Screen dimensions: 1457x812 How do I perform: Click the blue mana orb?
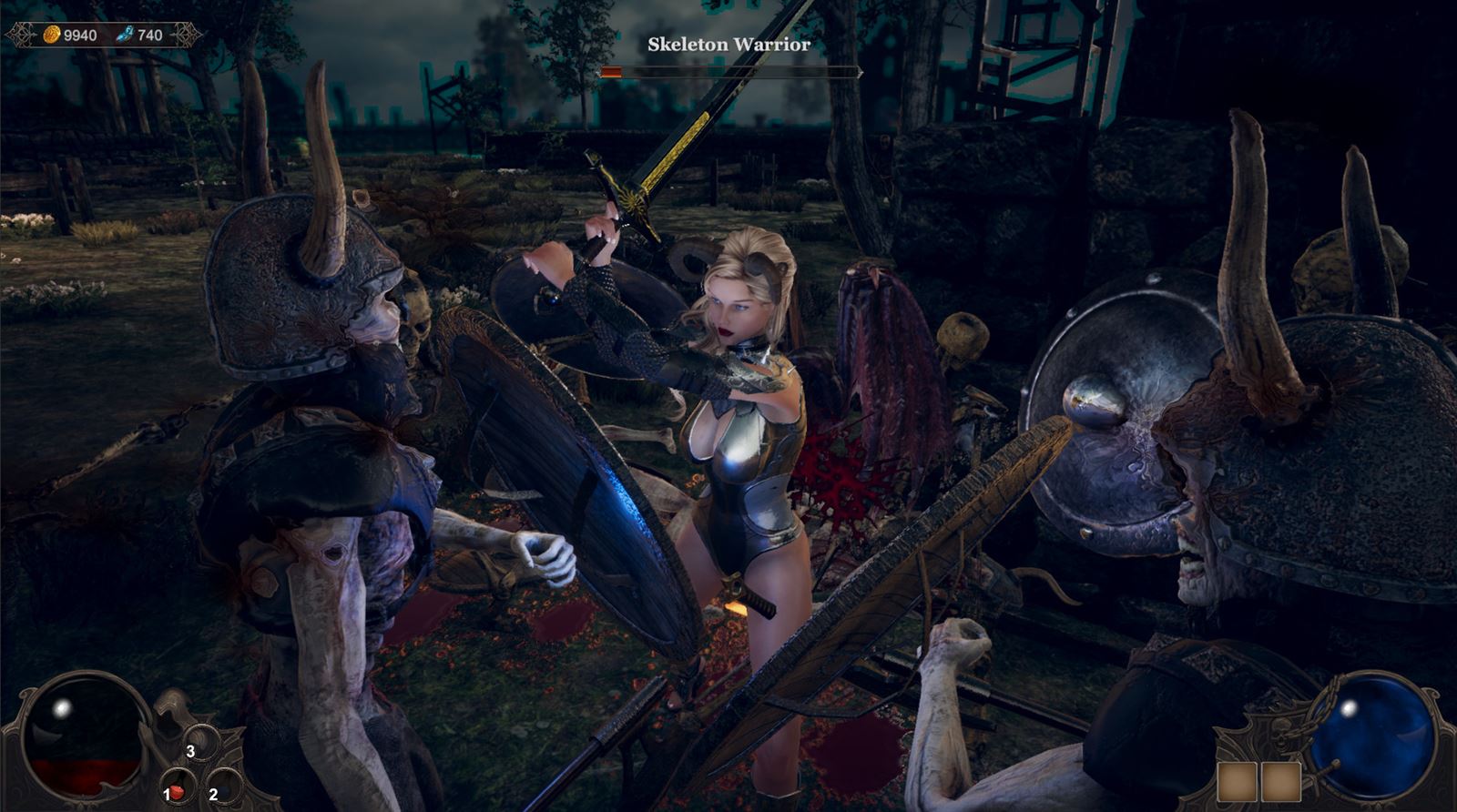[x=1377, y=739]
